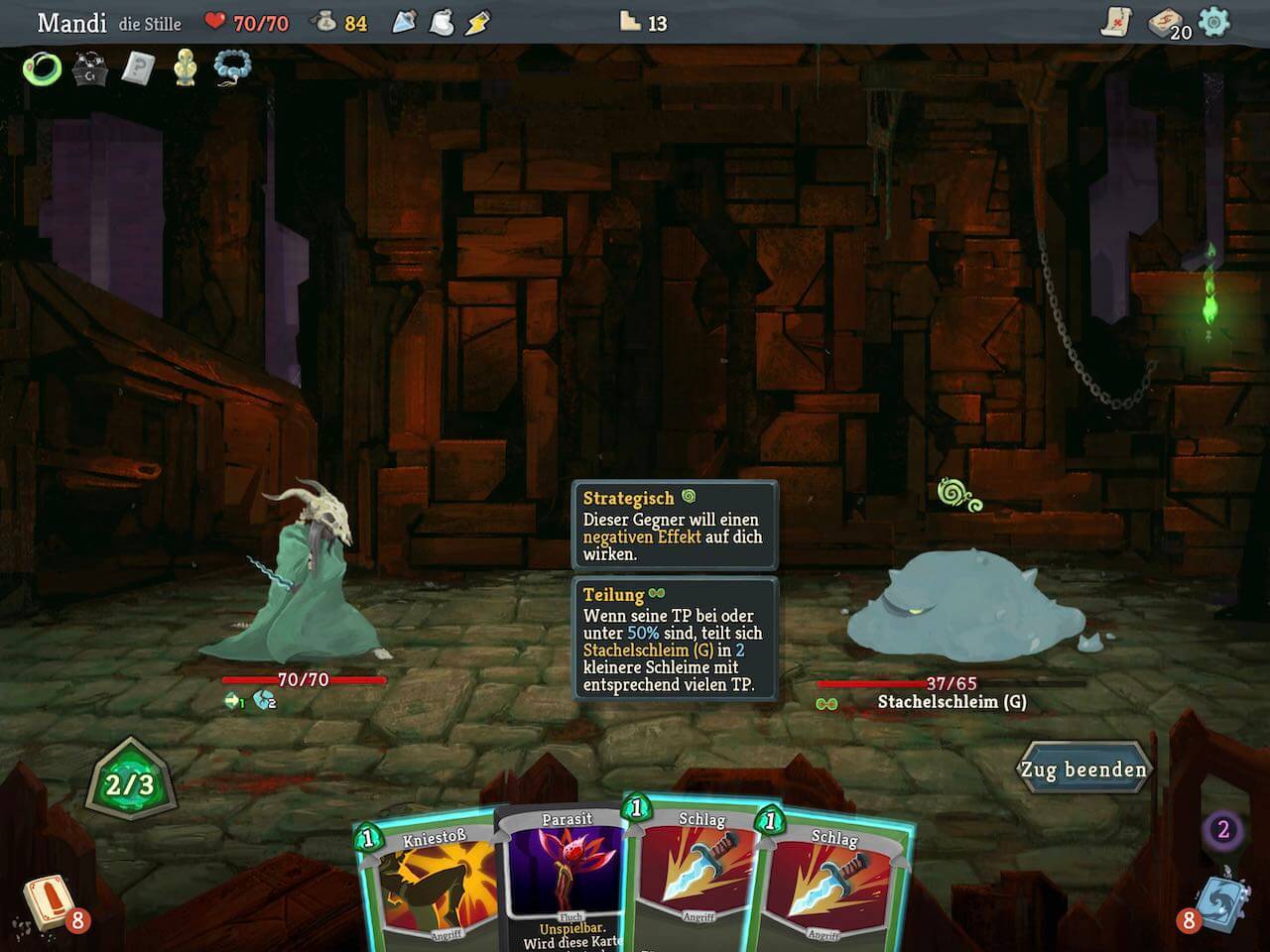1270x952 pixels.
Task: Open the map scroll
Action: [1117, 22]
